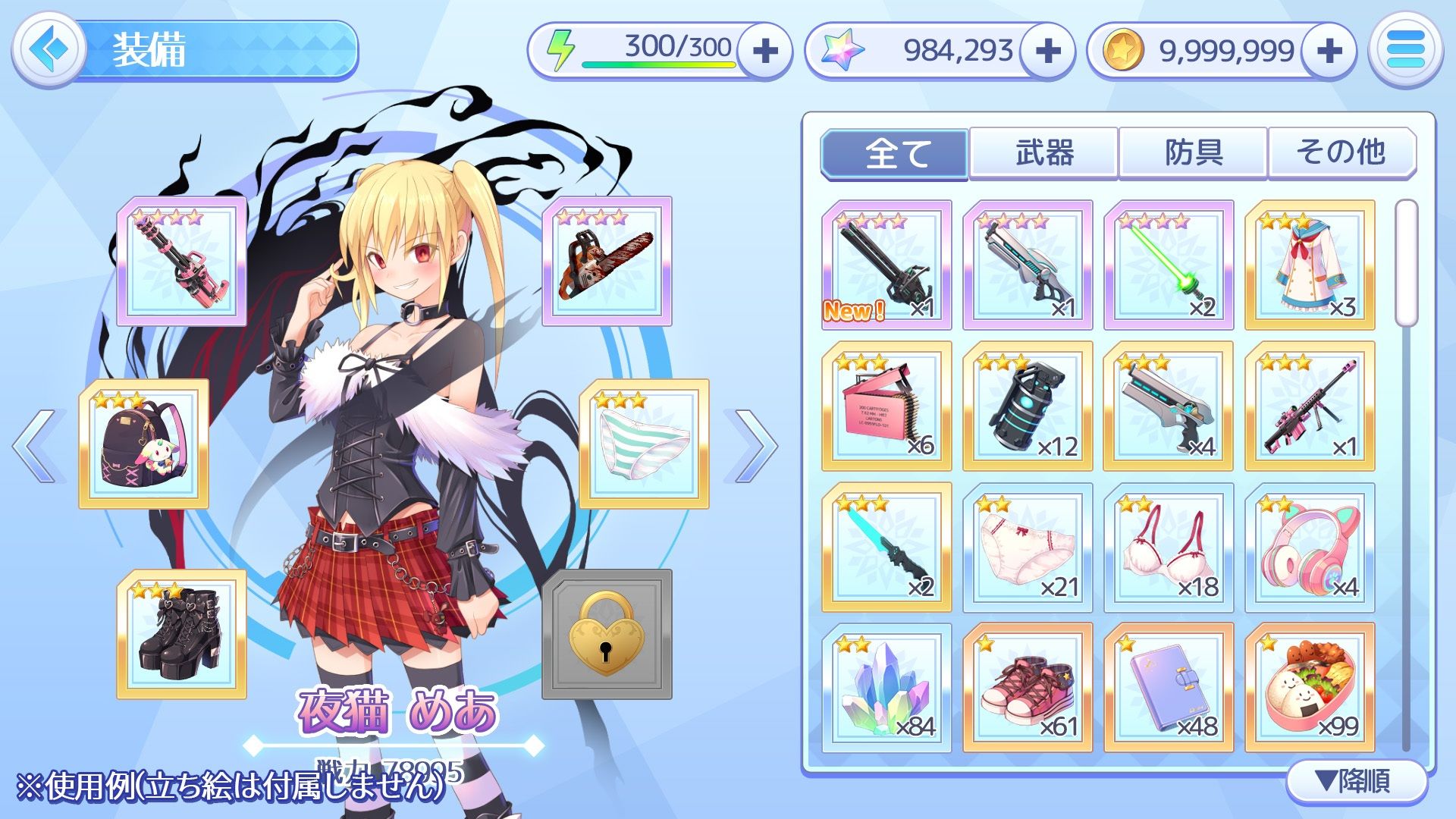Go back using the arrow button

coord(49,50)
